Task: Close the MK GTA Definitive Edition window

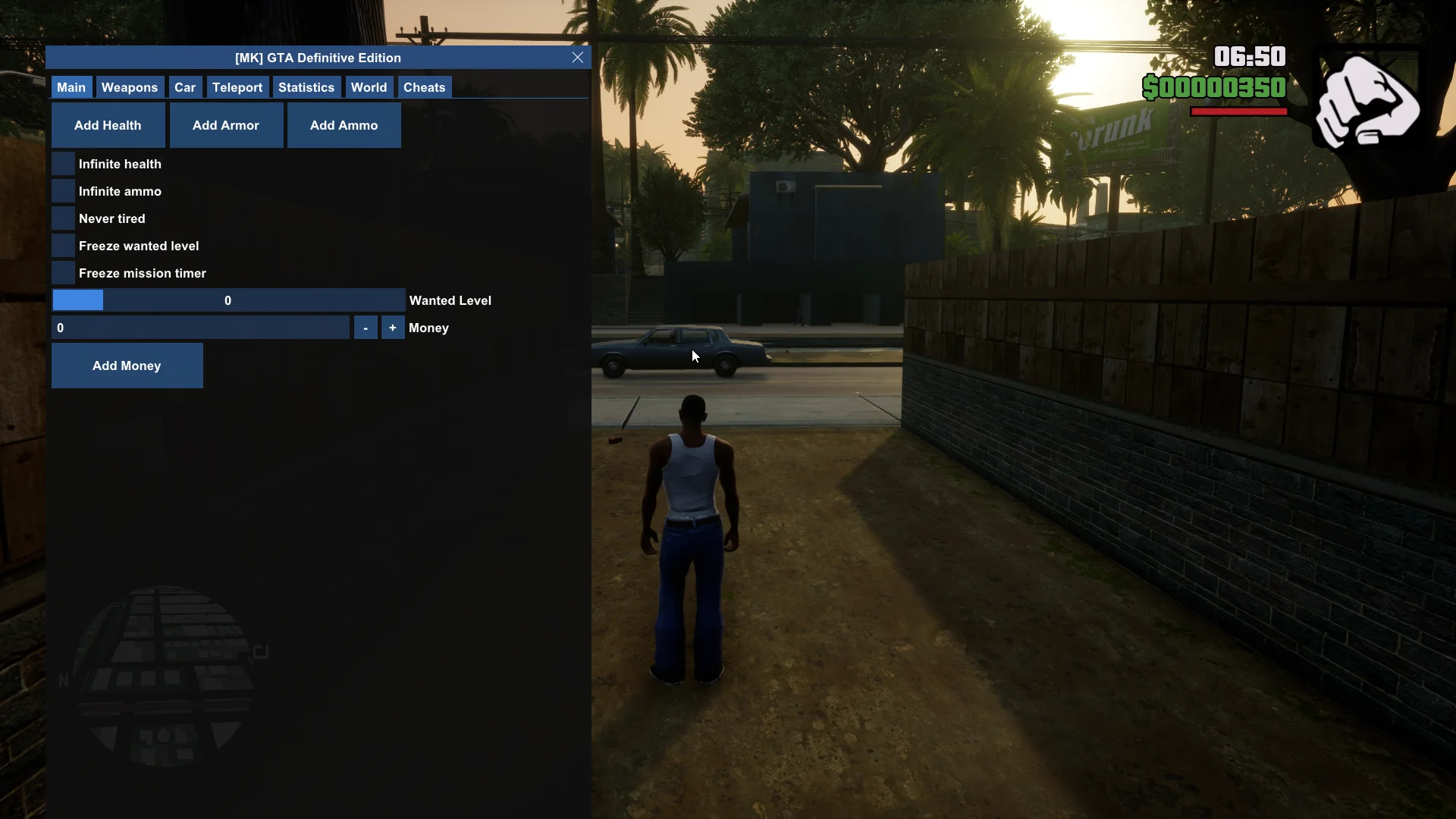Action: [x=578, y=58]
